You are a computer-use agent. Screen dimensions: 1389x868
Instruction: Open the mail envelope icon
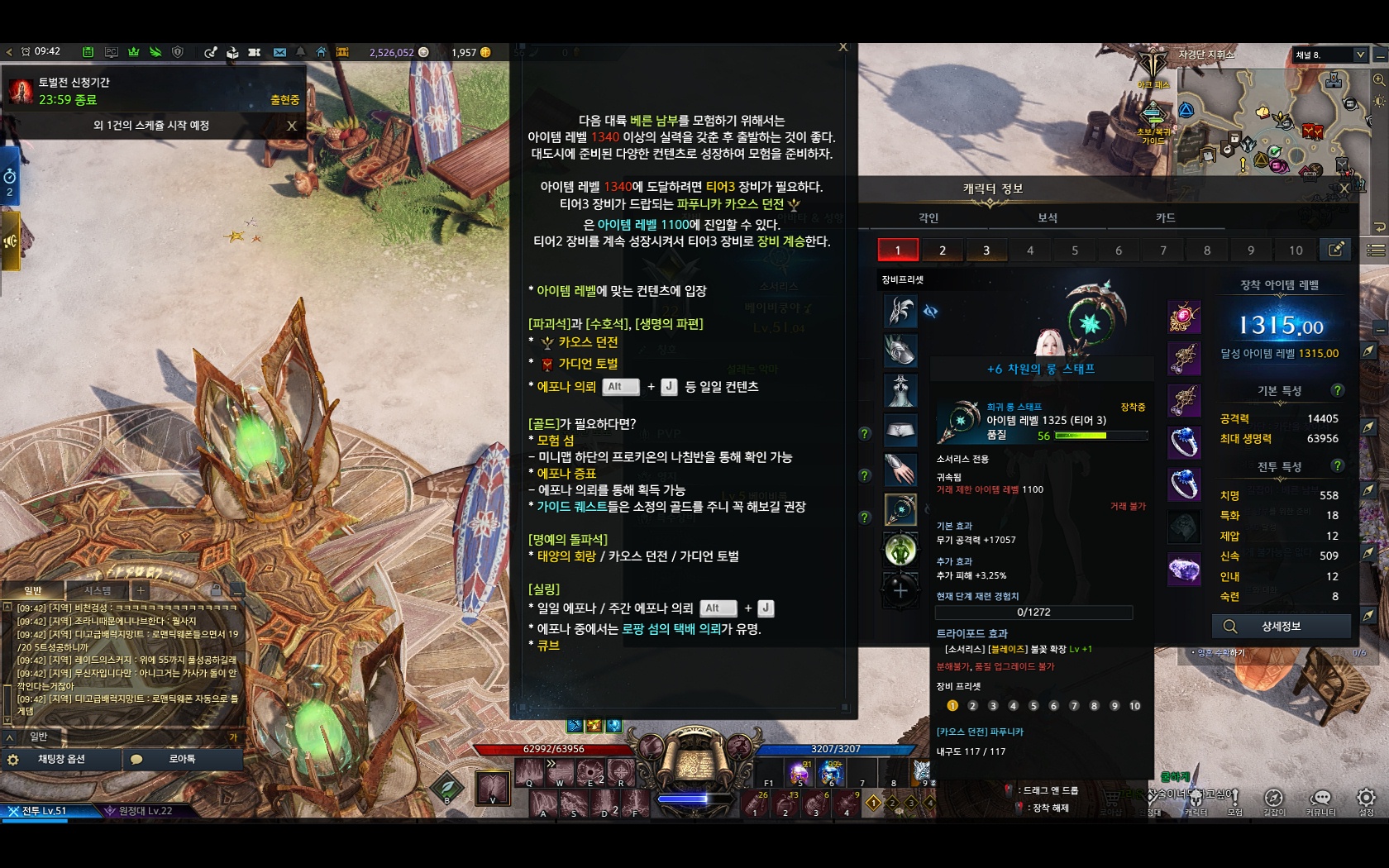[279, 52]
